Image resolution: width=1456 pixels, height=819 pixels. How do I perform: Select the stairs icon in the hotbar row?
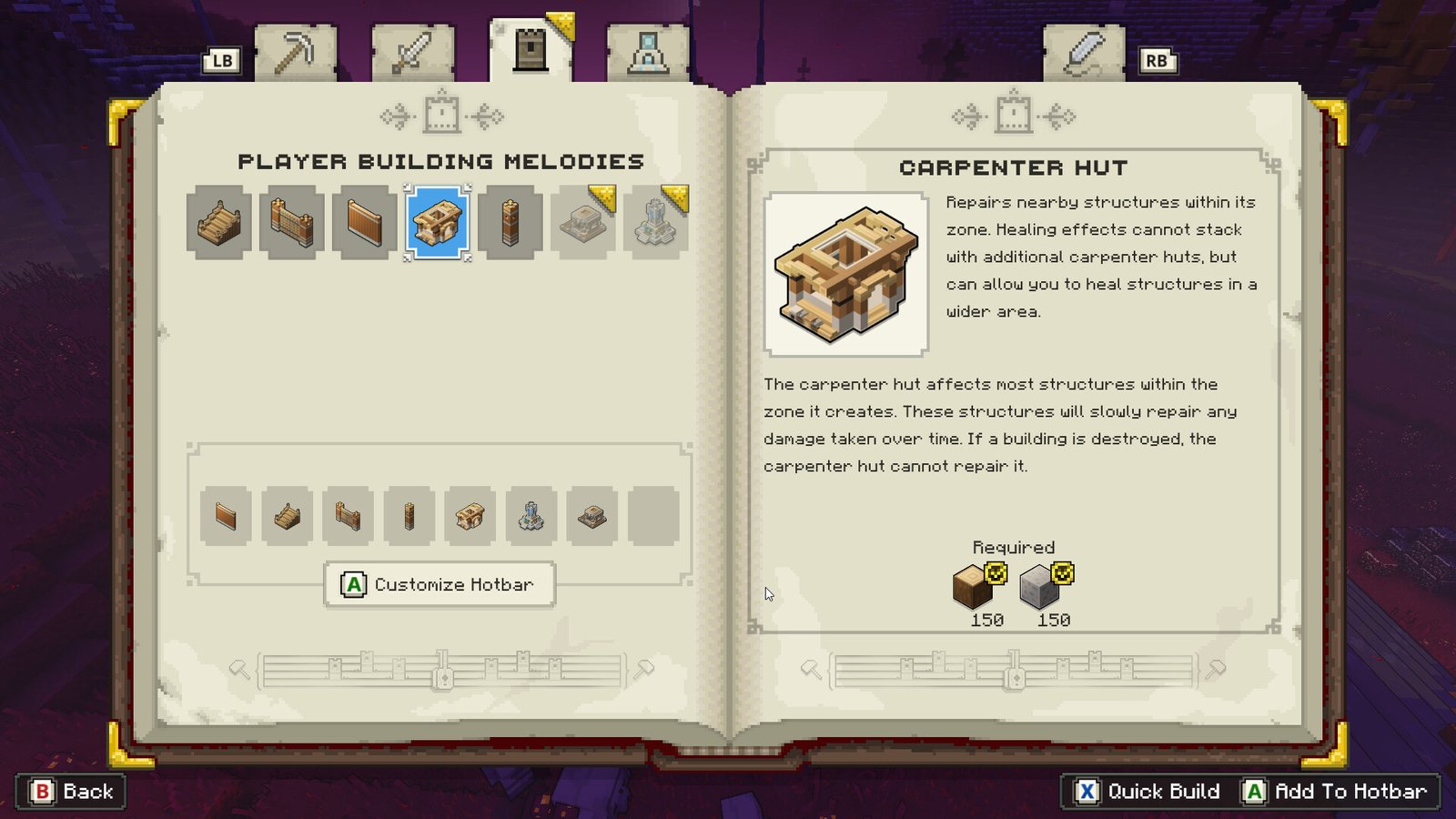click(x=287, y=516)
